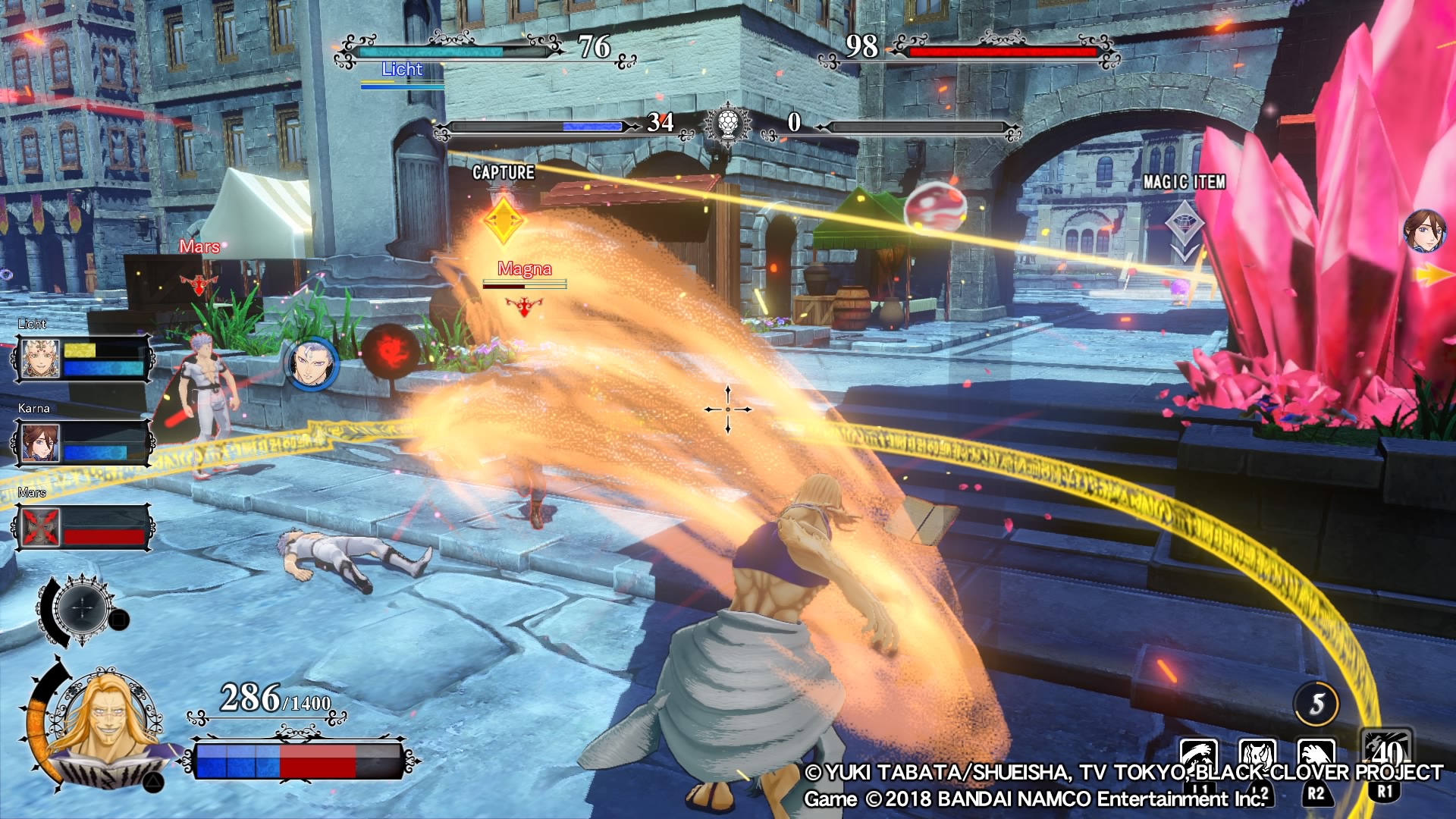Screen dimensions: 1456x819
Task: Click the round counter showing 5
Action: pyautogui.click(x=1316, y=704)
